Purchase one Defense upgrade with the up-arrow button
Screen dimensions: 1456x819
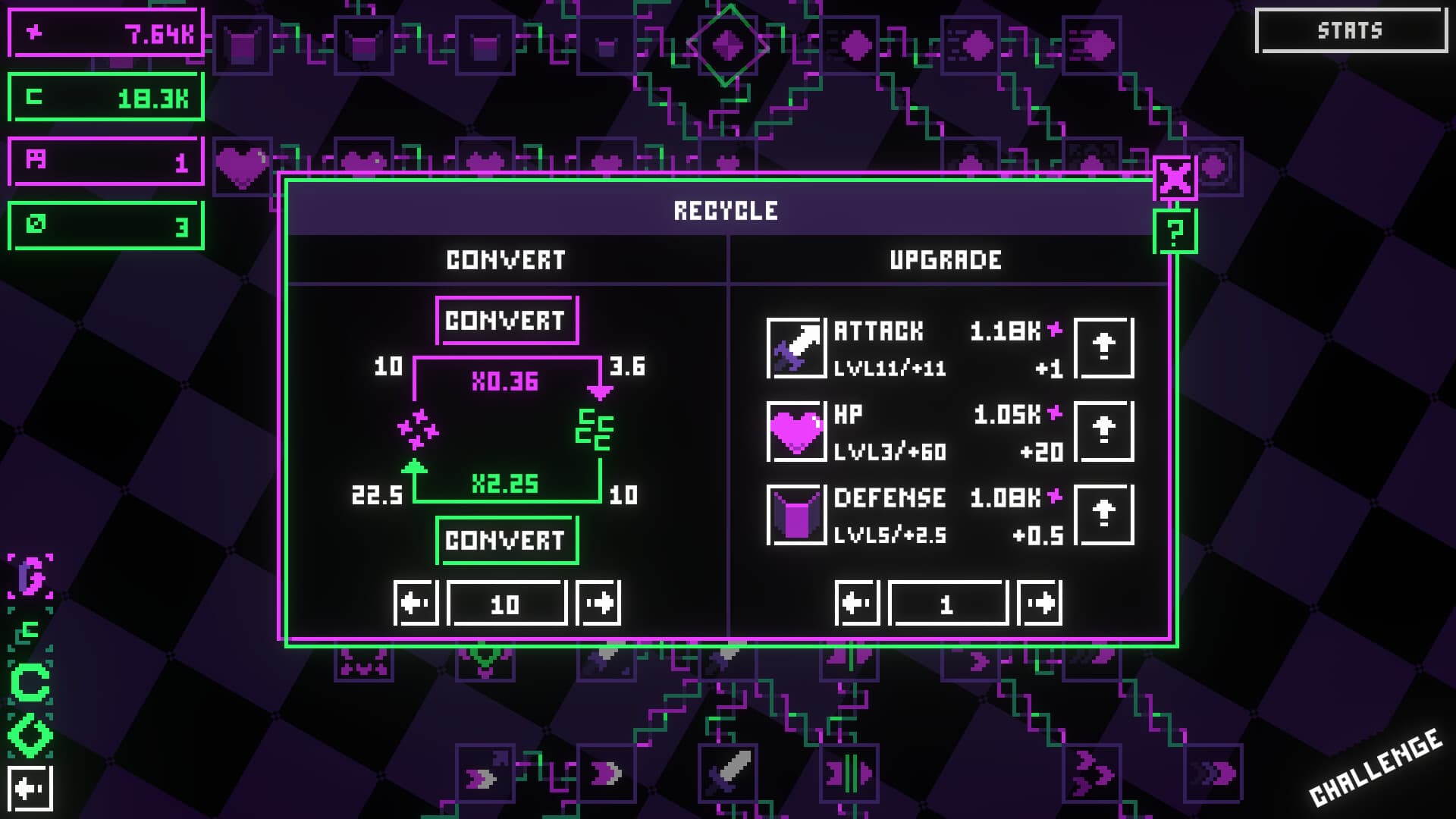1104,516
